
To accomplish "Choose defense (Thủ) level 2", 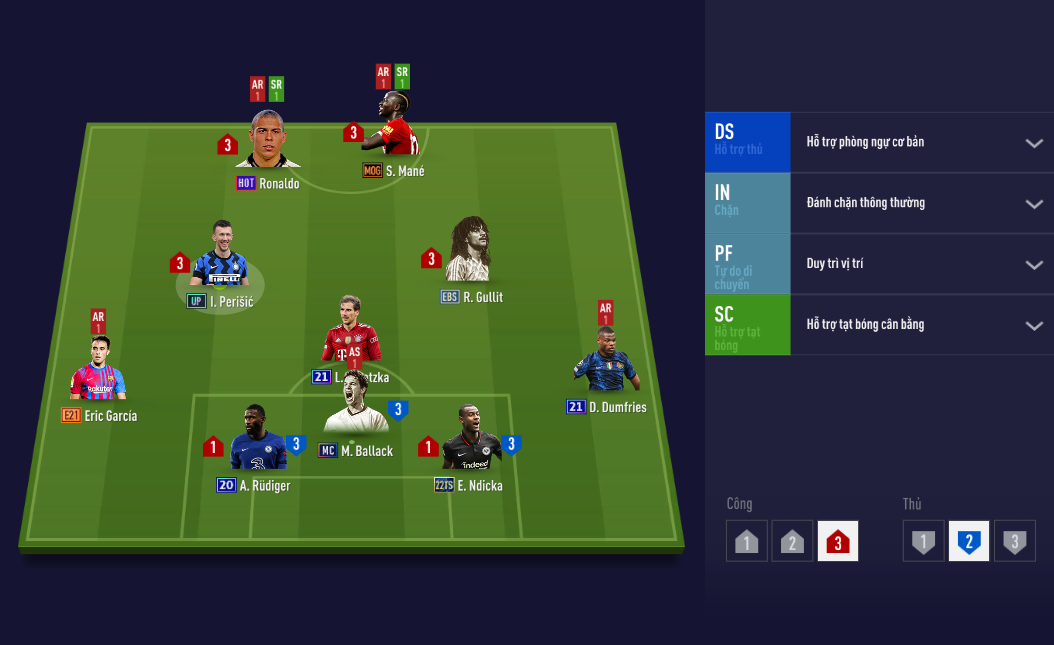I will (969, 541).
